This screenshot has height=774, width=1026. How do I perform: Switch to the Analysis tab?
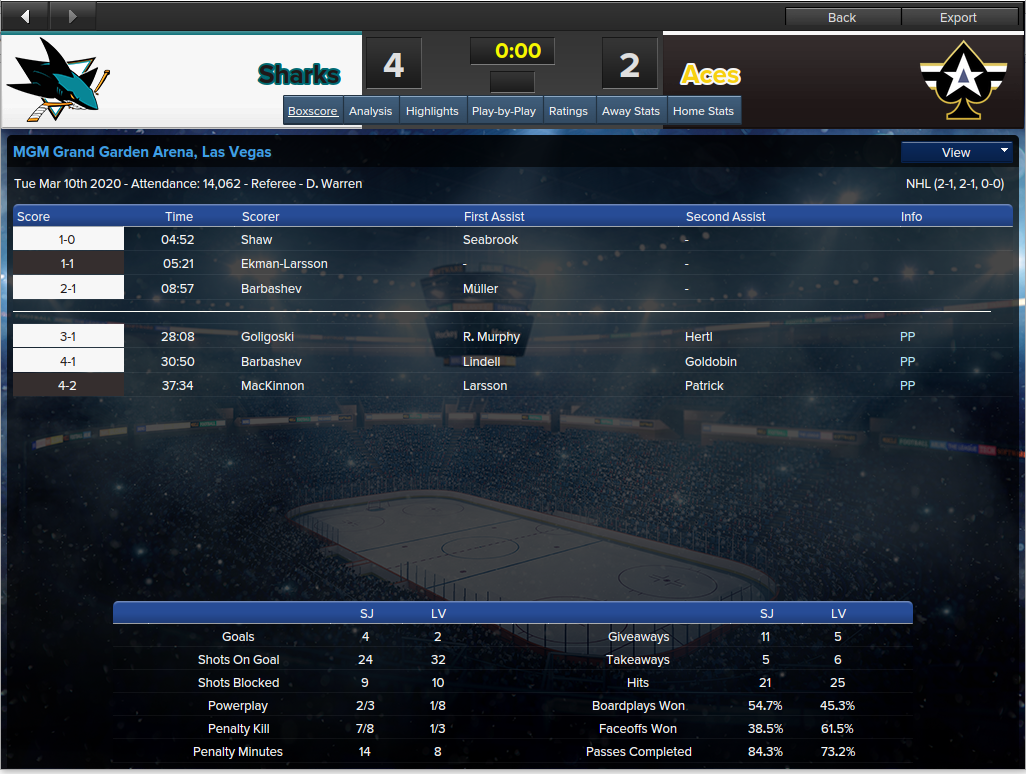click(370, 111)
